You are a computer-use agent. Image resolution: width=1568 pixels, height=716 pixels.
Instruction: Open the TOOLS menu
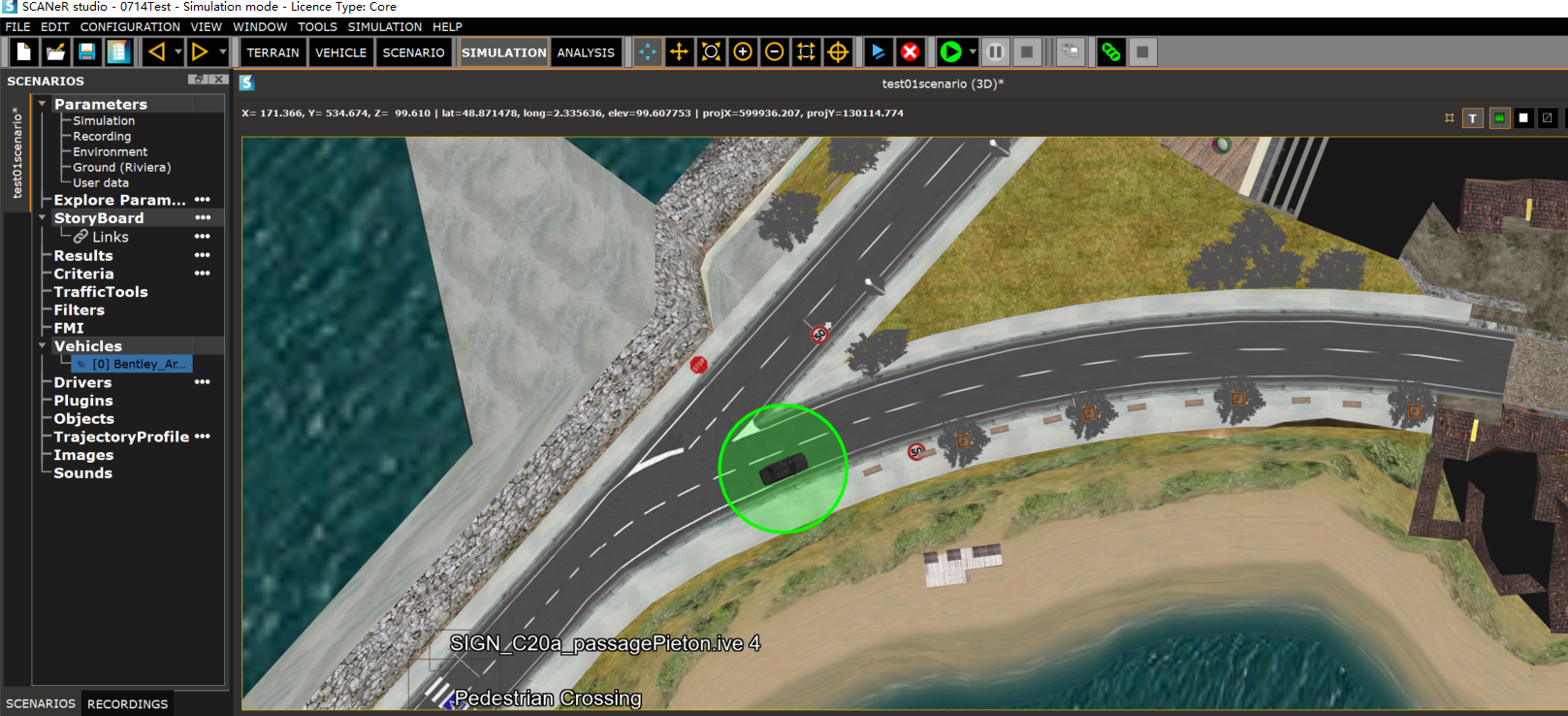click(x=317, y=27)
